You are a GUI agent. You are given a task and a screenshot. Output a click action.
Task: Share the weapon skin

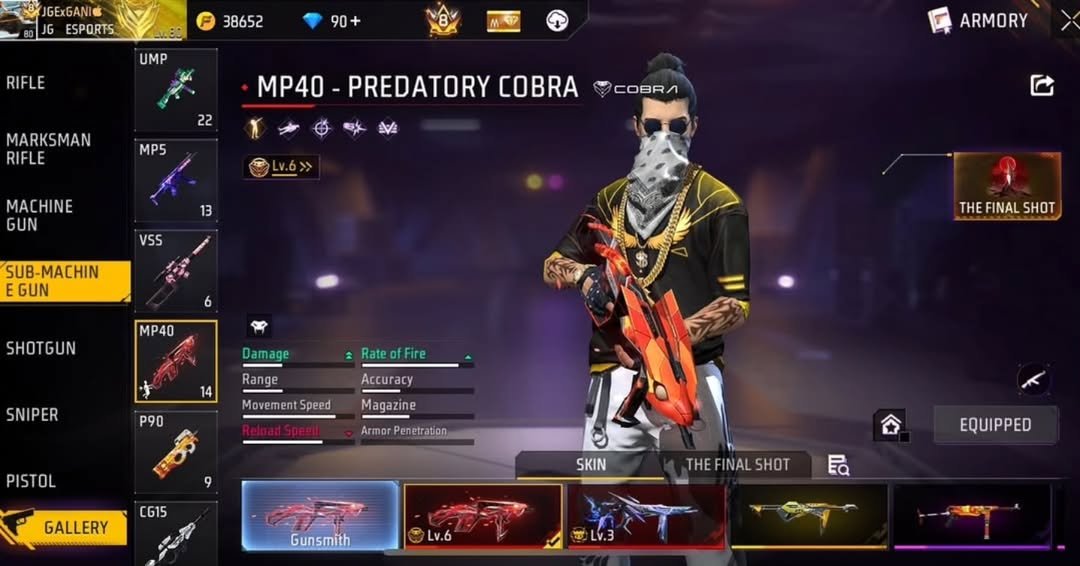1042,86
